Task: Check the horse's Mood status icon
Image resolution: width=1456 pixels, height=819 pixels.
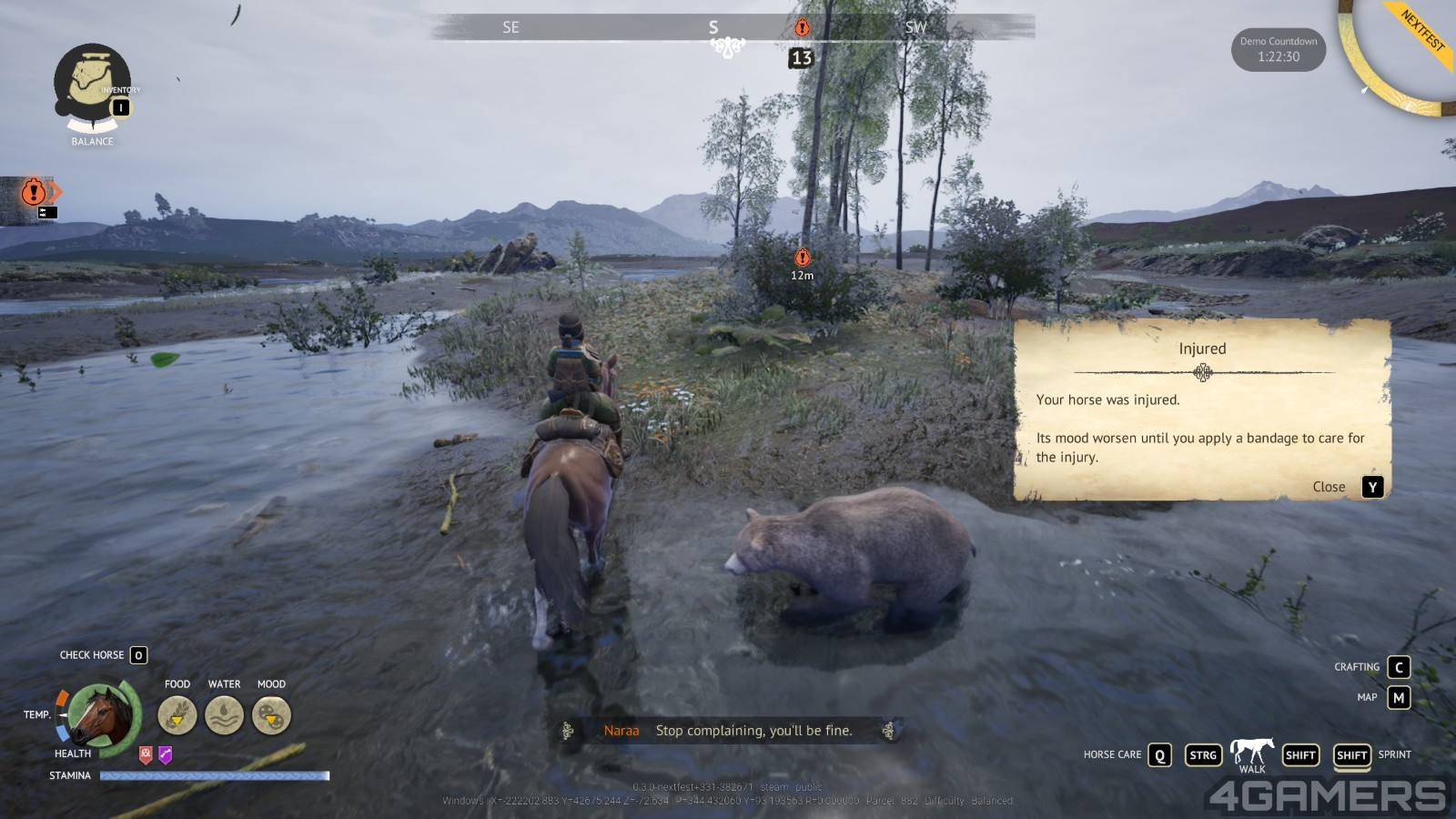Action: click(x=271, y=715)
